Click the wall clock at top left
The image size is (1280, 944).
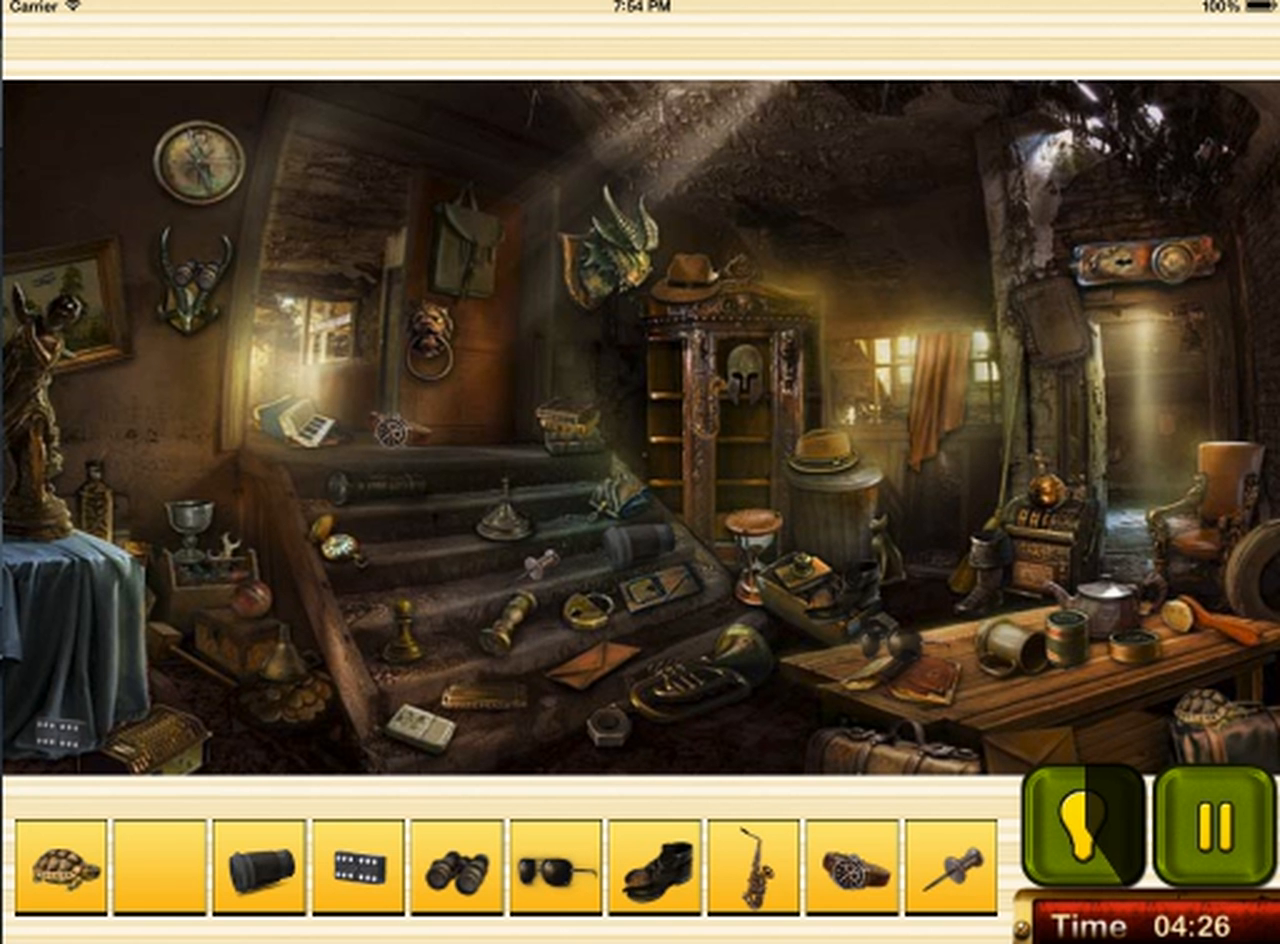[x=200, y=160]
